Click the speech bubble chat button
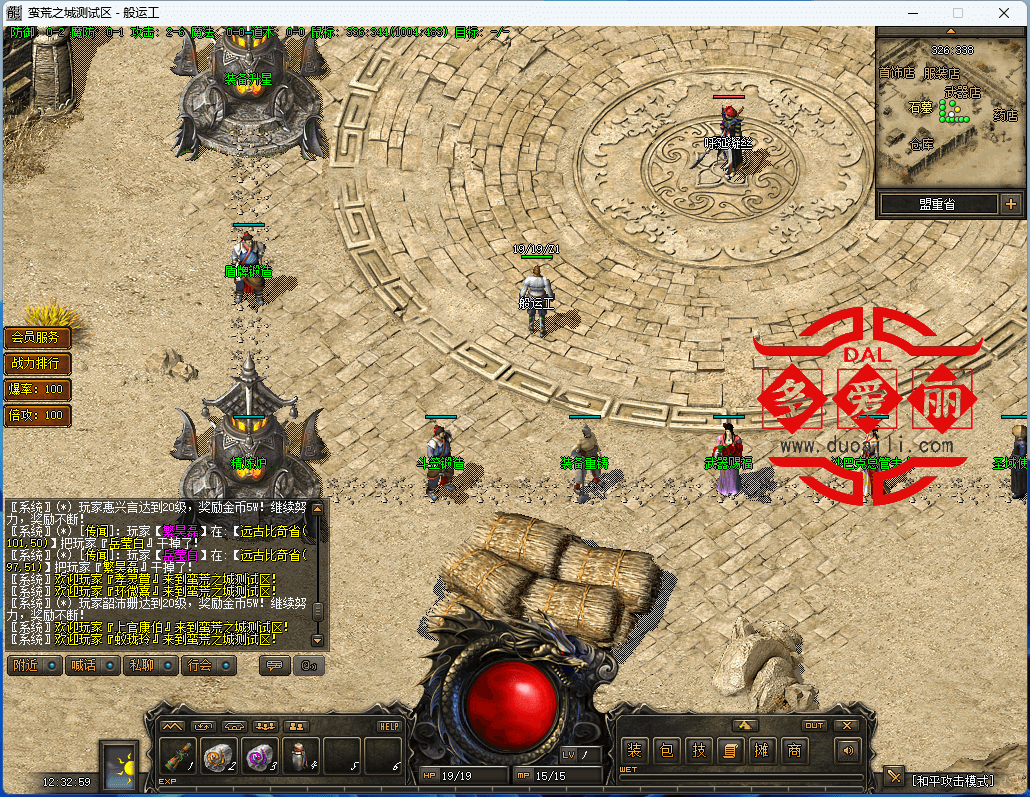Image resolution: width=1030 pixels, height=797 pixels. pos(274,665)
